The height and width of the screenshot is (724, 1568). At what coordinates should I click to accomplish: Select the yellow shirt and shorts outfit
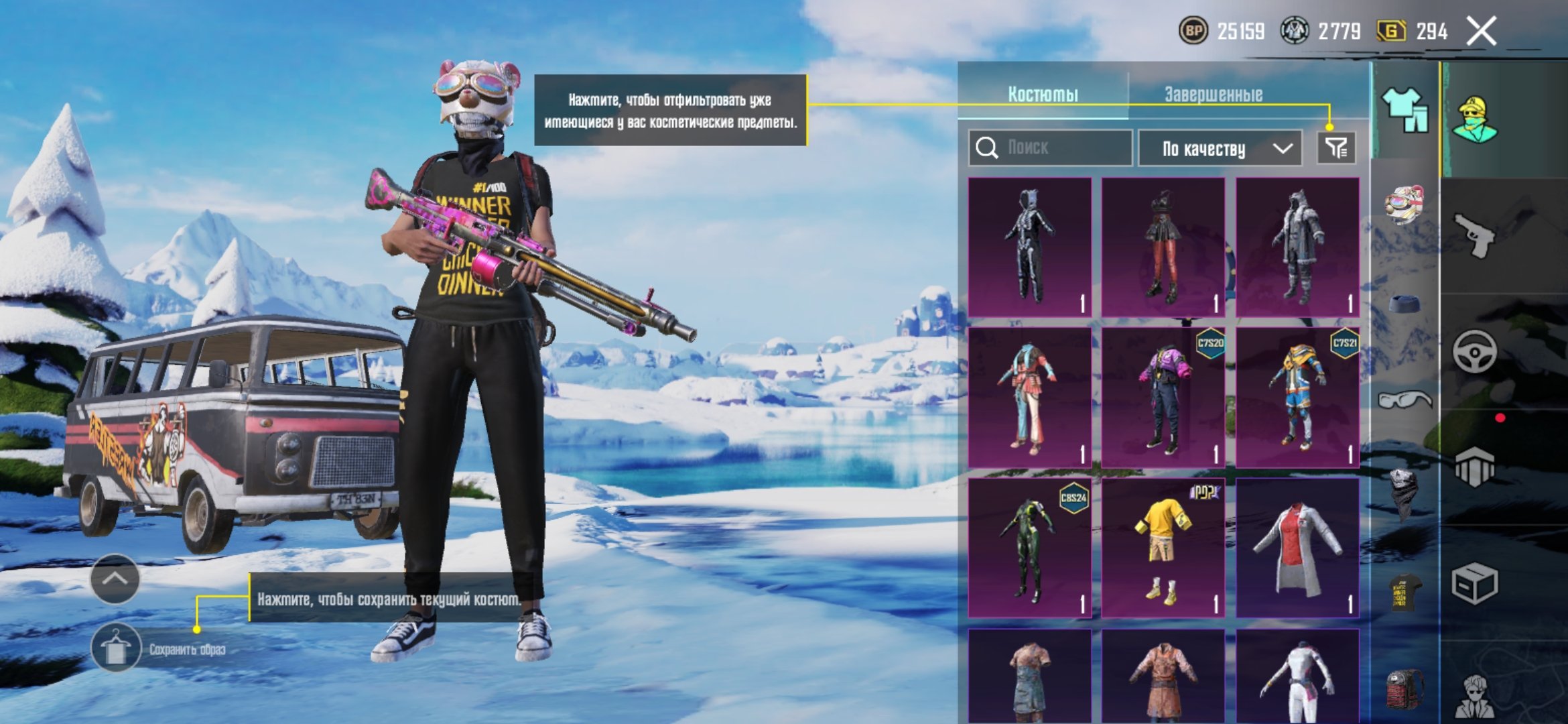[x=1163, y=548]
